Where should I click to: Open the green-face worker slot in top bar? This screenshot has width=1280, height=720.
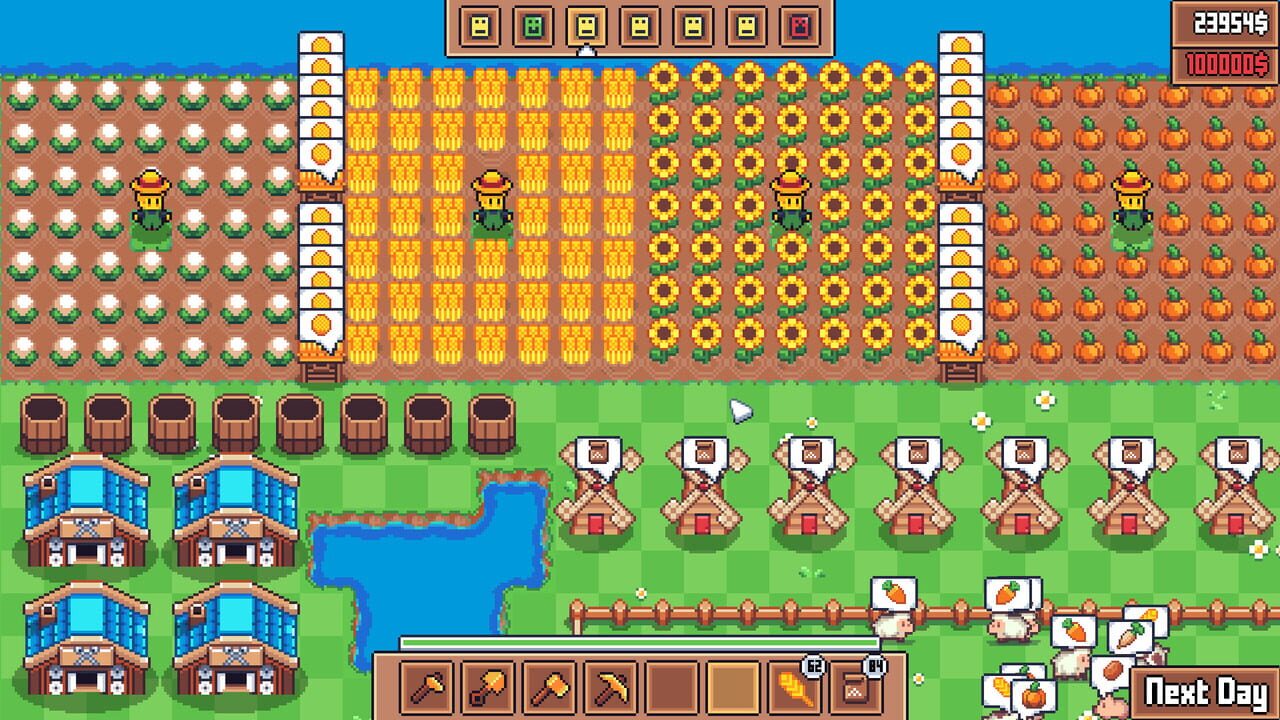[533, 24]
